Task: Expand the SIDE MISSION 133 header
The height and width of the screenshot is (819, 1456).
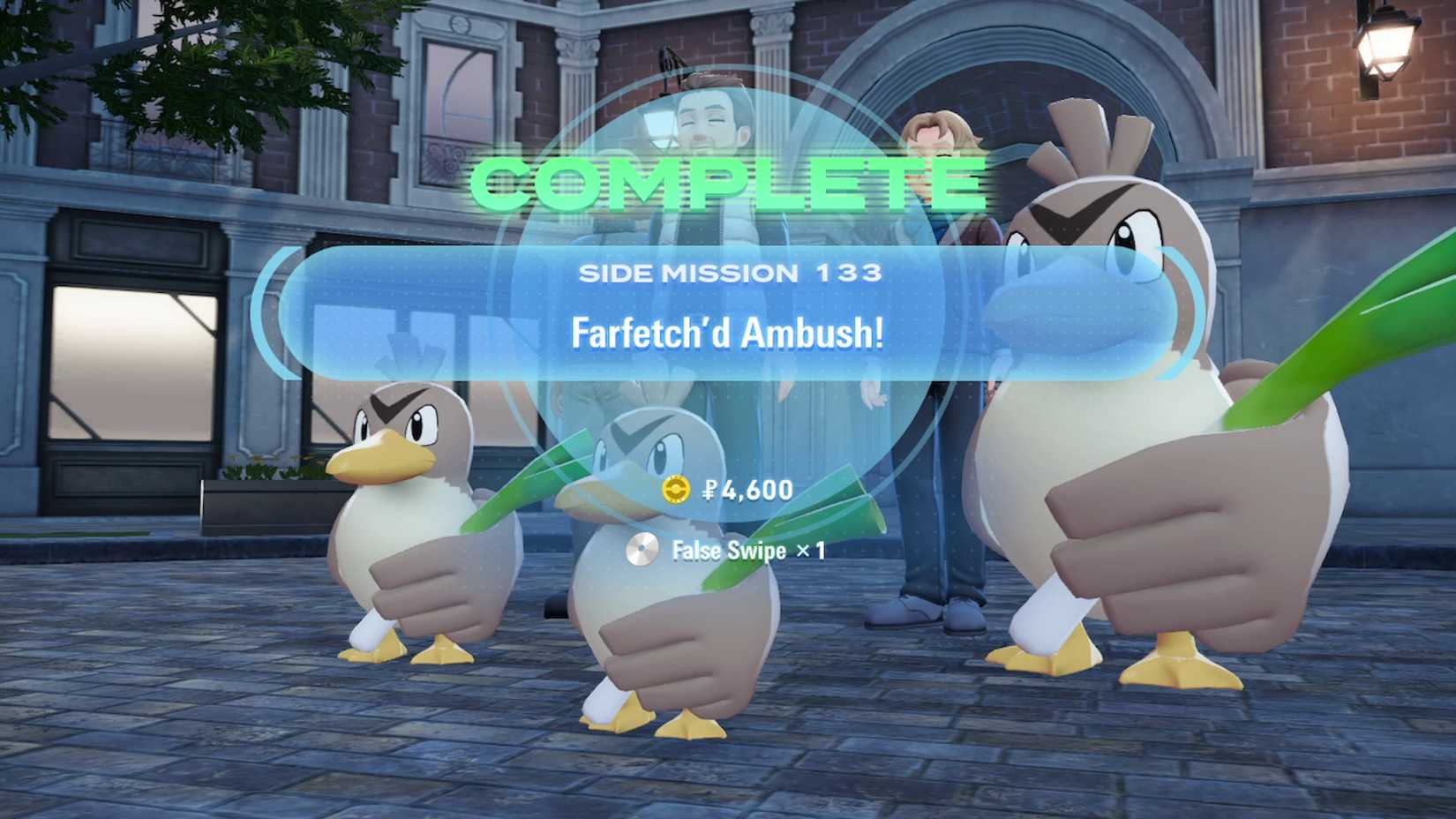Action: 731,274
